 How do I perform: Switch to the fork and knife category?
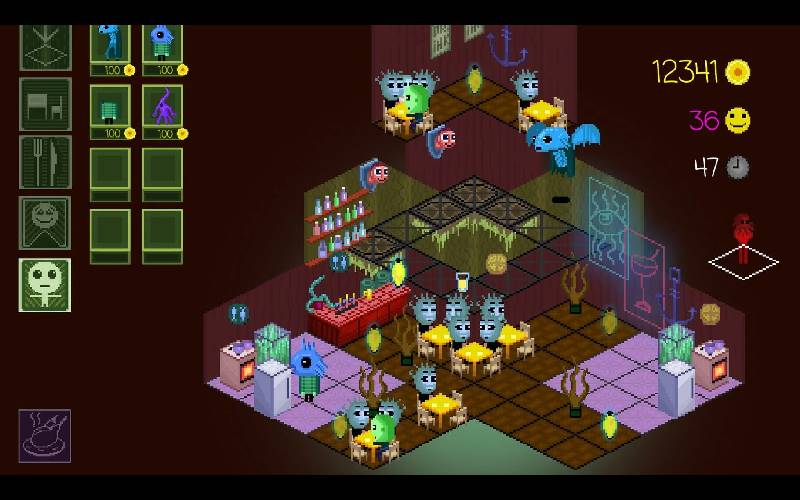click(x=45, y=162)
